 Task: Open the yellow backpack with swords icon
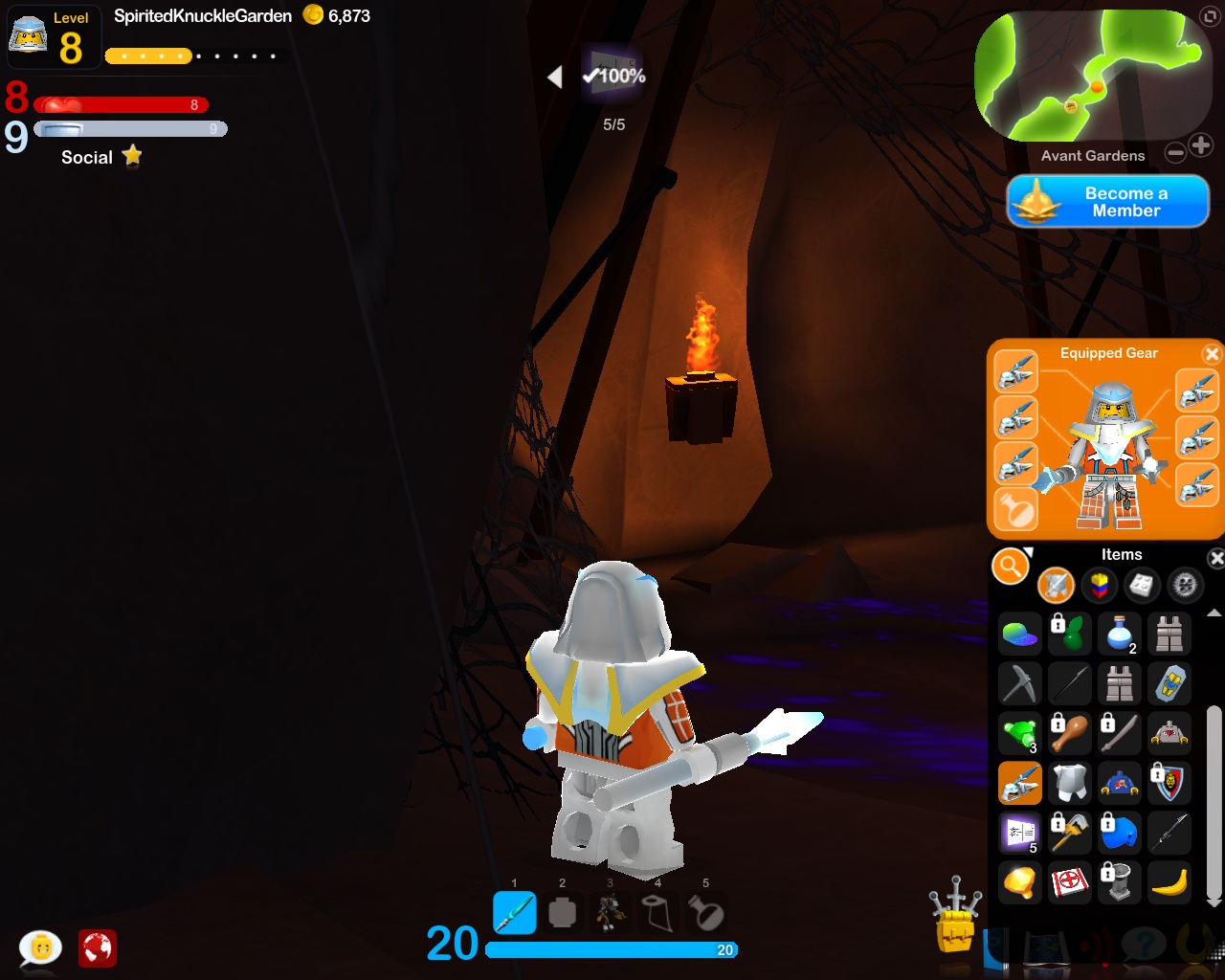click(955, 921)
